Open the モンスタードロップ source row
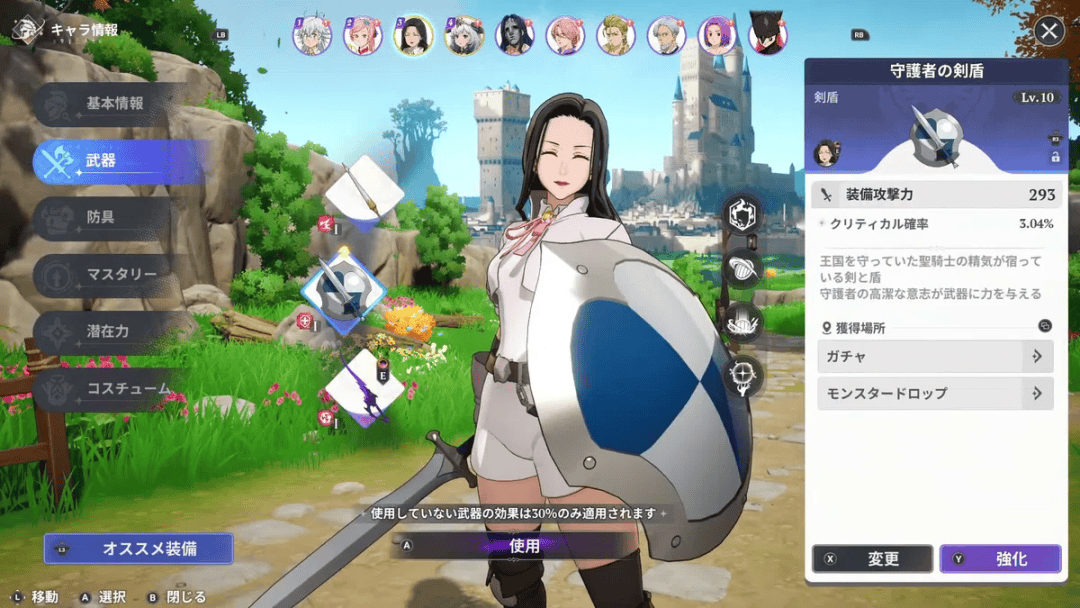 pyautogui.click(x=935, y=394)
